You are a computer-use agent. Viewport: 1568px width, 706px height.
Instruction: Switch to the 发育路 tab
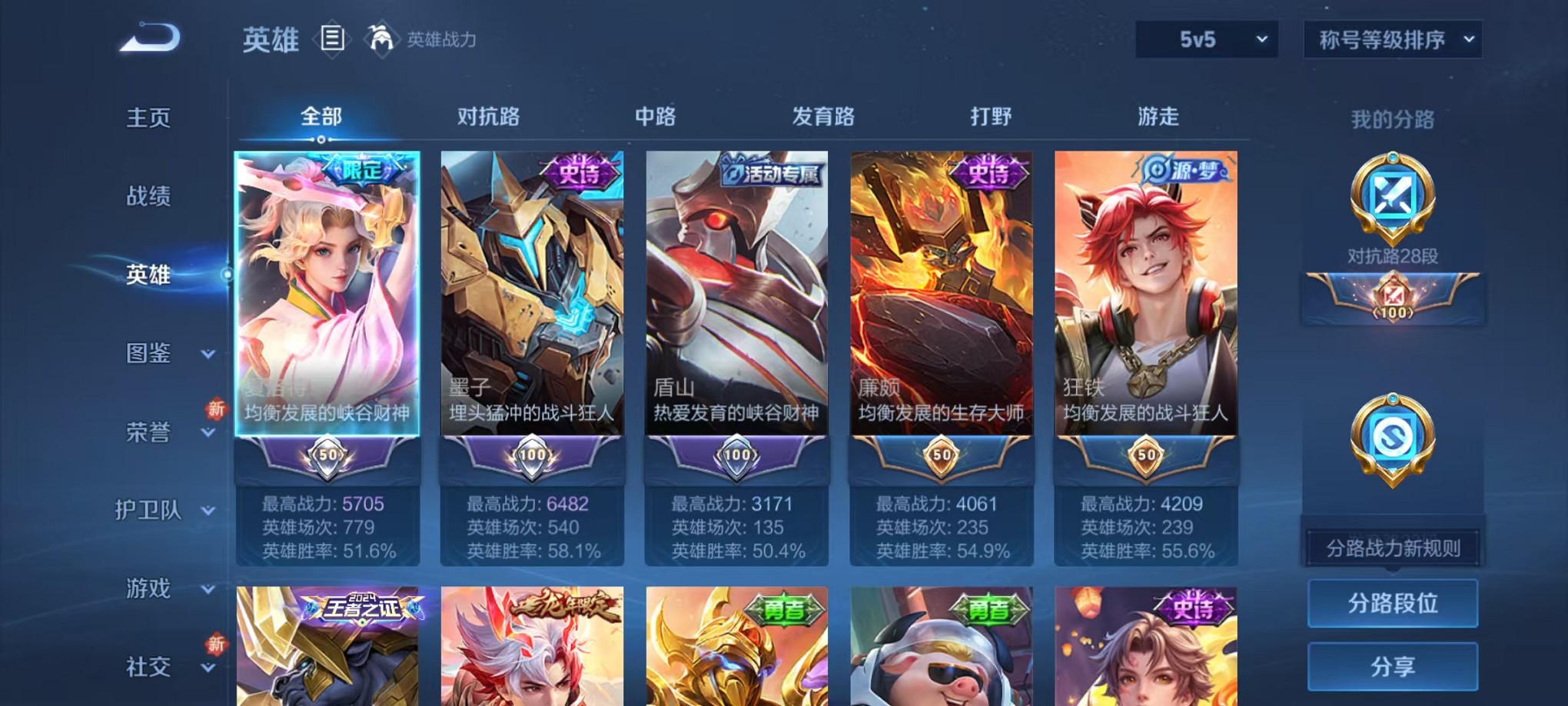[824, 116]
